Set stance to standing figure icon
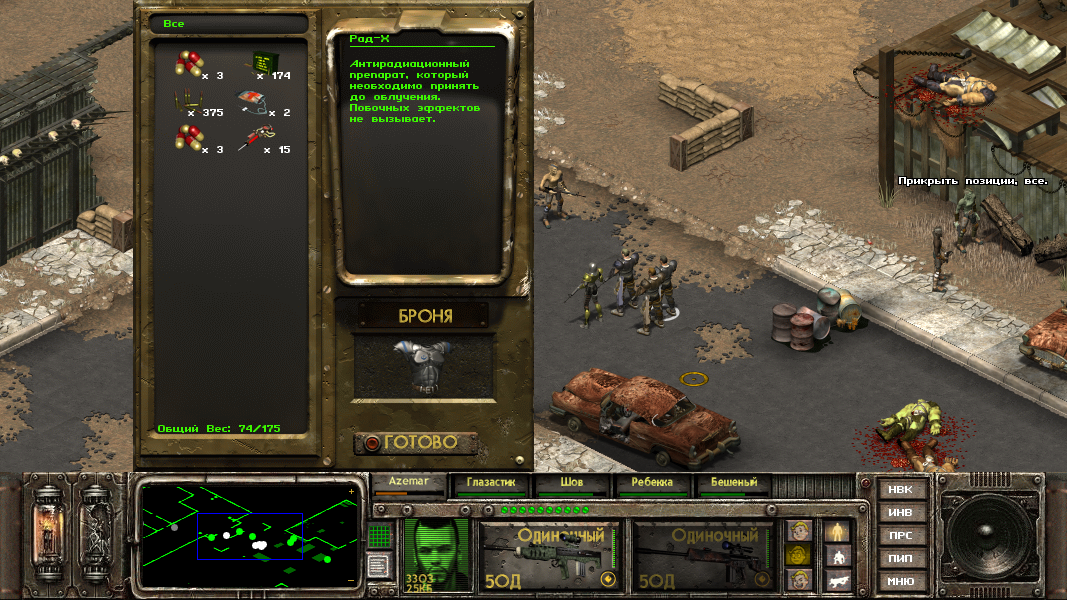 (x=836, y=531)
